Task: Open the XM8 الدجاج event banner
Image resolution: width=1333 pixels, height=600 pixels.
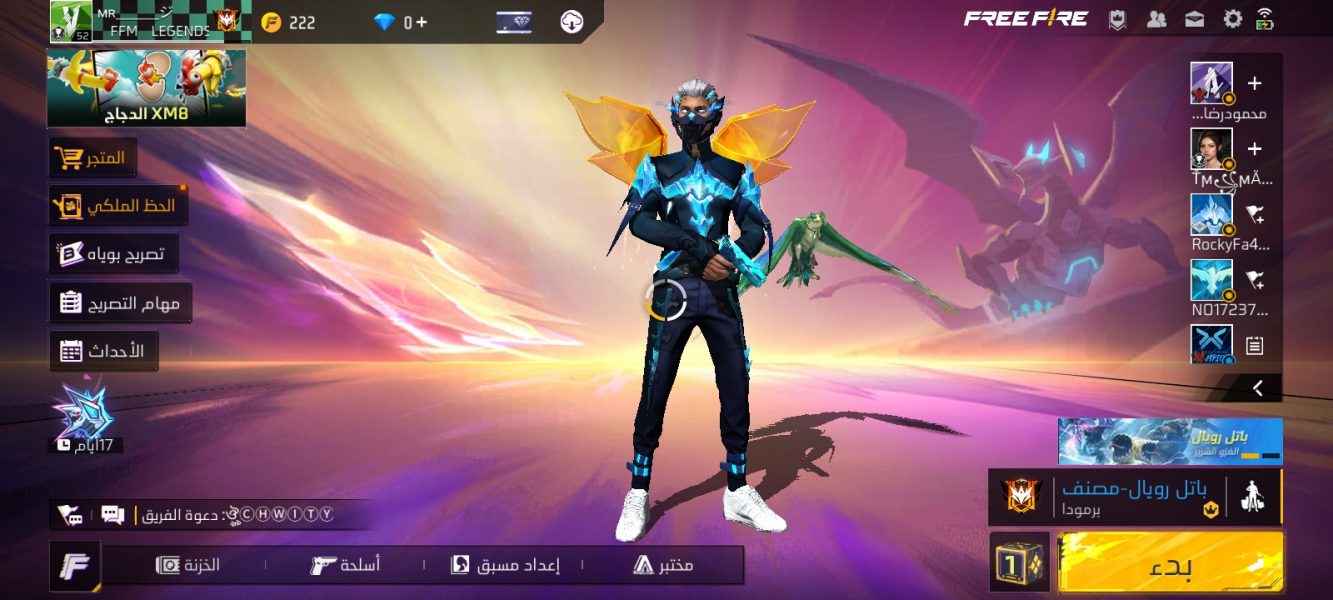Action: pos(146,88)
